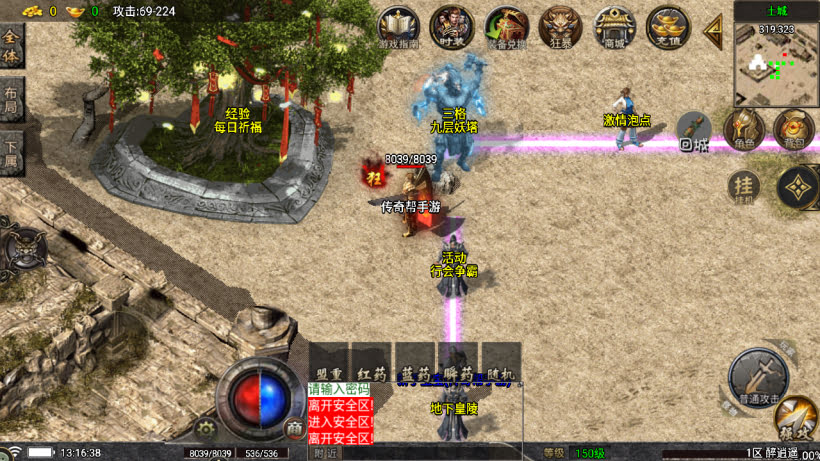Open the 装备兑换 equipment exchange
The width and height of the screenshot is (820, 461).
(505, 28)
